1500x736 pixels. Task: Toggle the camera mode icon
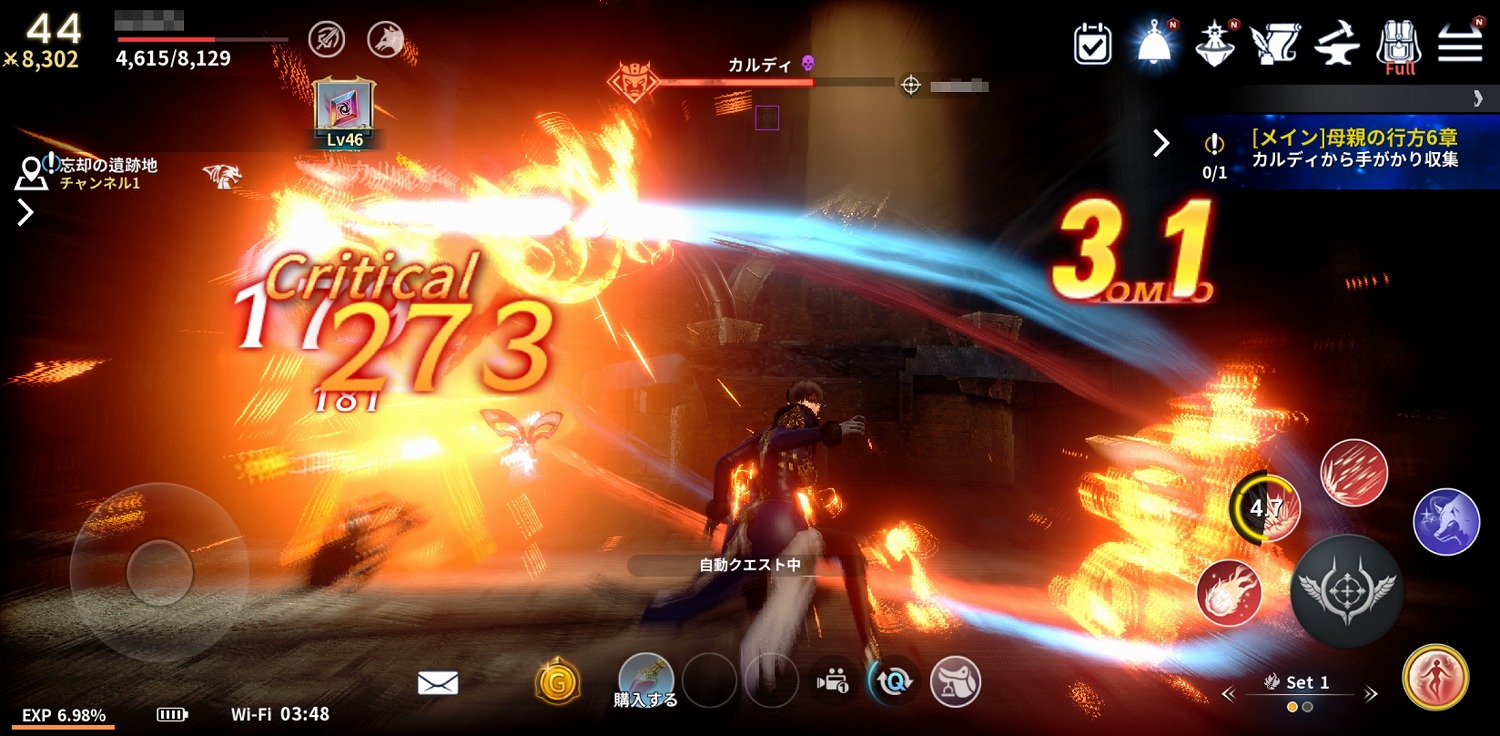pyautogui.click(x=832, y=682)
